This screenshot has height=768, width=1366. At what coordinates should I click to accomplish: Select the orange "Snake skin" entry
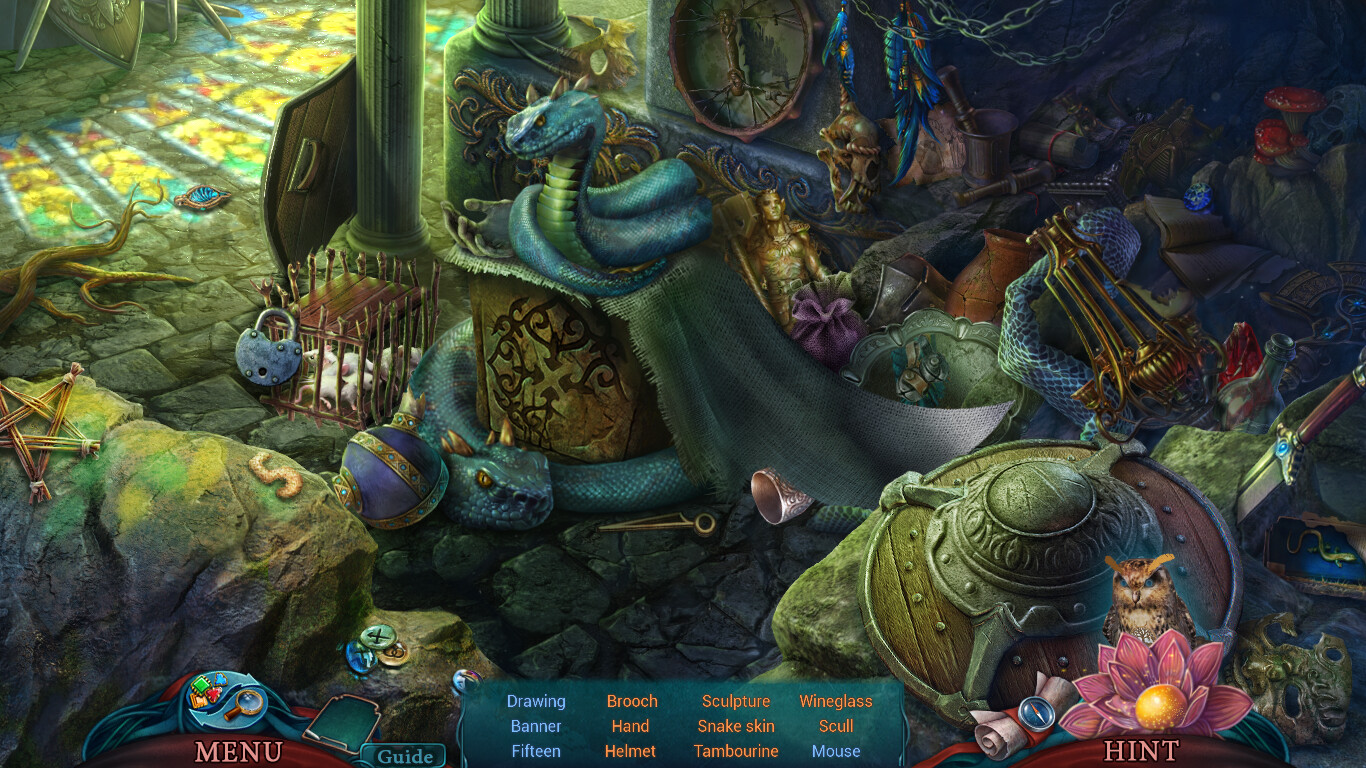(x=736, y=726)
